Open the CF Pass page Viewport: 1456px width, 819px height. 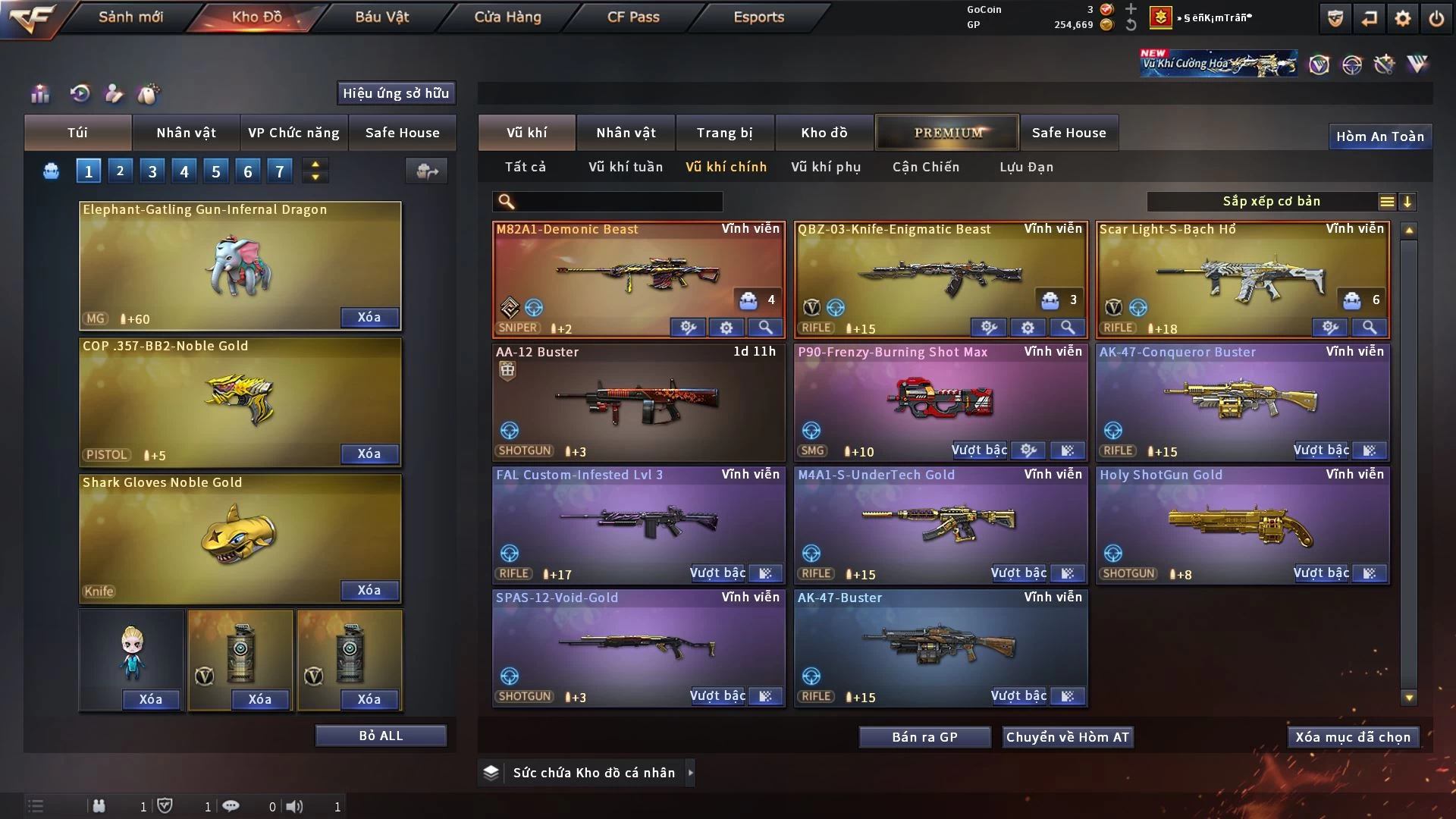tap(633, 17)
